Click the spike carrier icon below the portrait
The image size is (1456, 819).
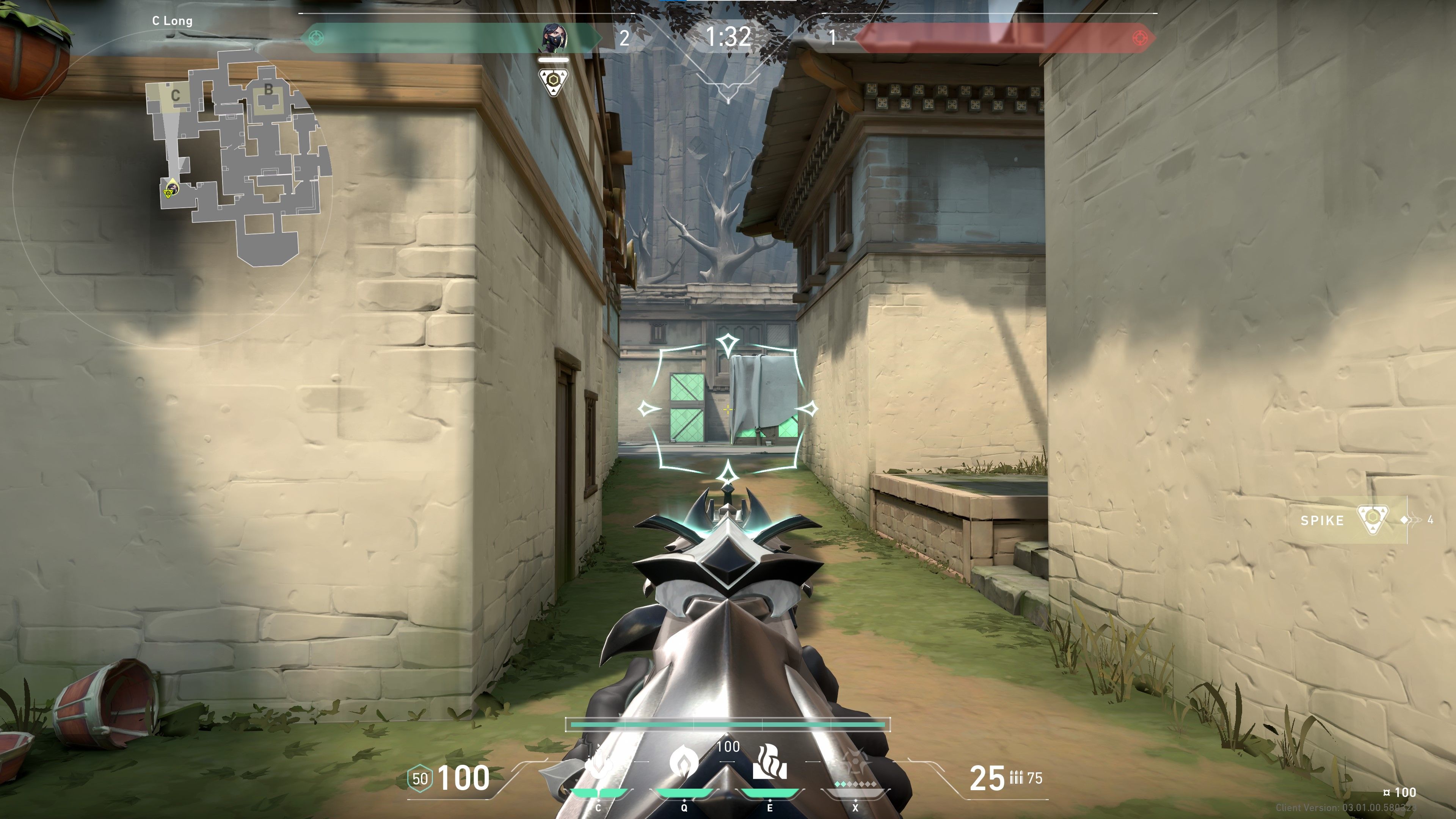click(x=553, y=82)
